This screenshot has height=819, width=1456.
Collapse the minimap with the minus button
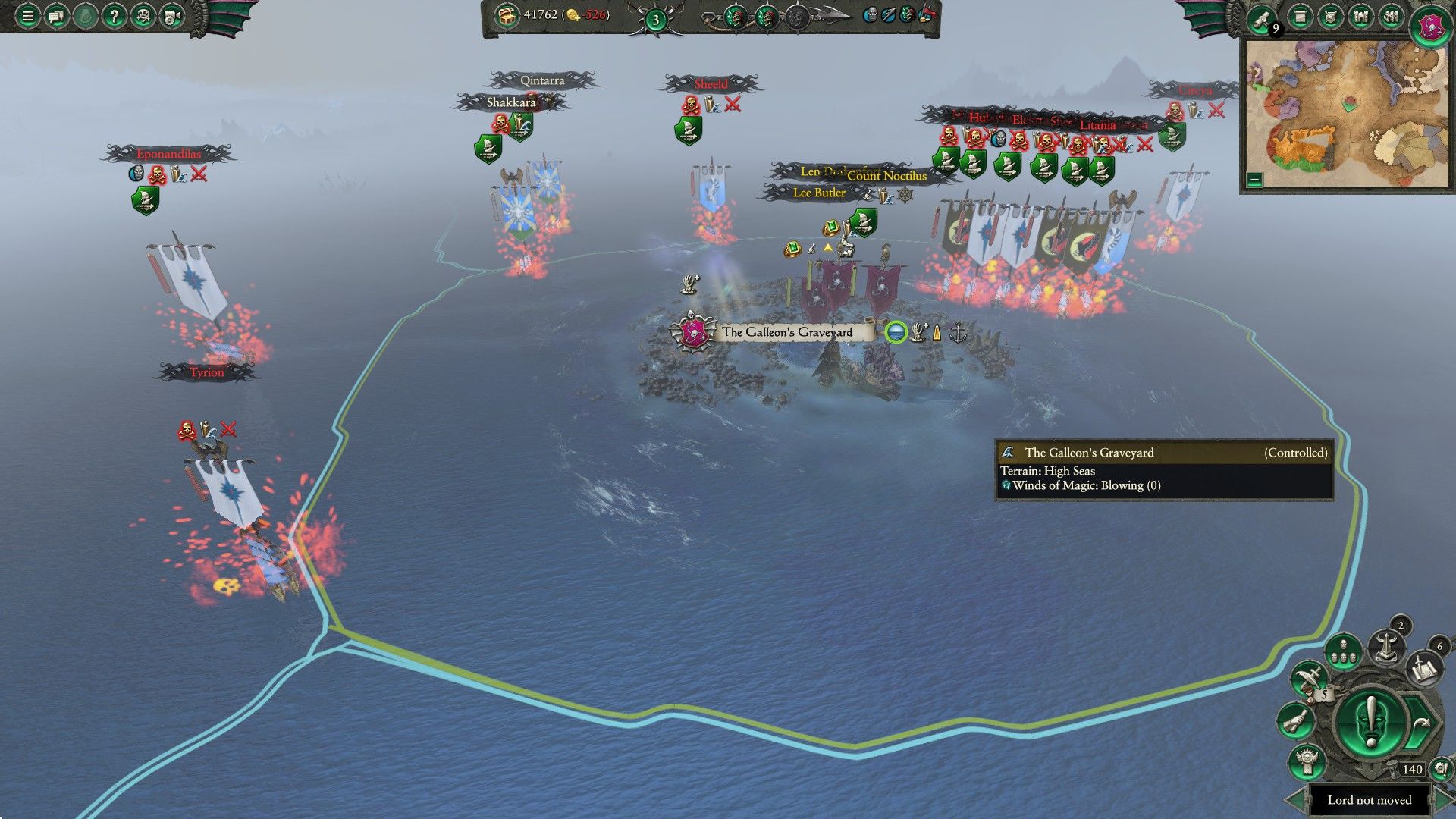[1254, 180]
